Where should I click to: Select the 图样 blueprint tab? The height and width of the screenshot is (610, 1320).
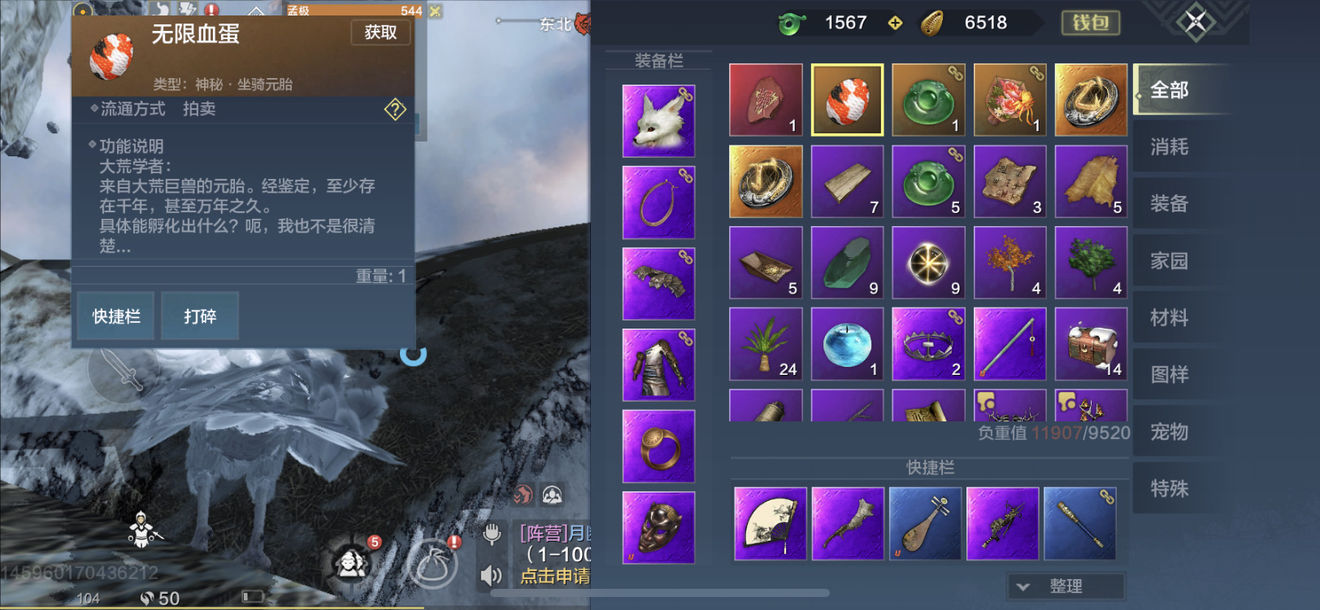coord(1169,375)
